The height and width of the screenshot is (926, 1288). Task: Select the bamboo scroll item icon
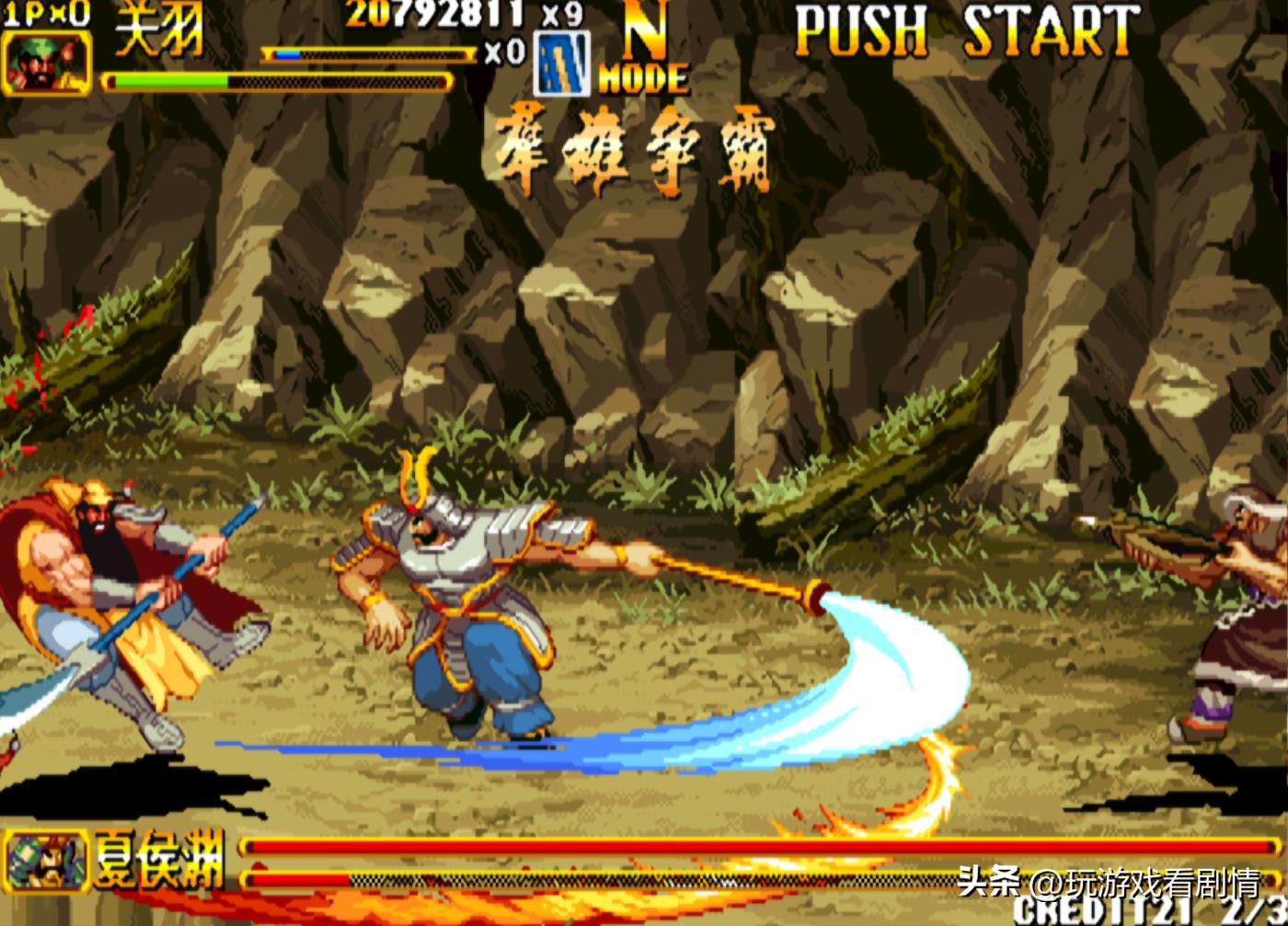click(x=561, y=64)
